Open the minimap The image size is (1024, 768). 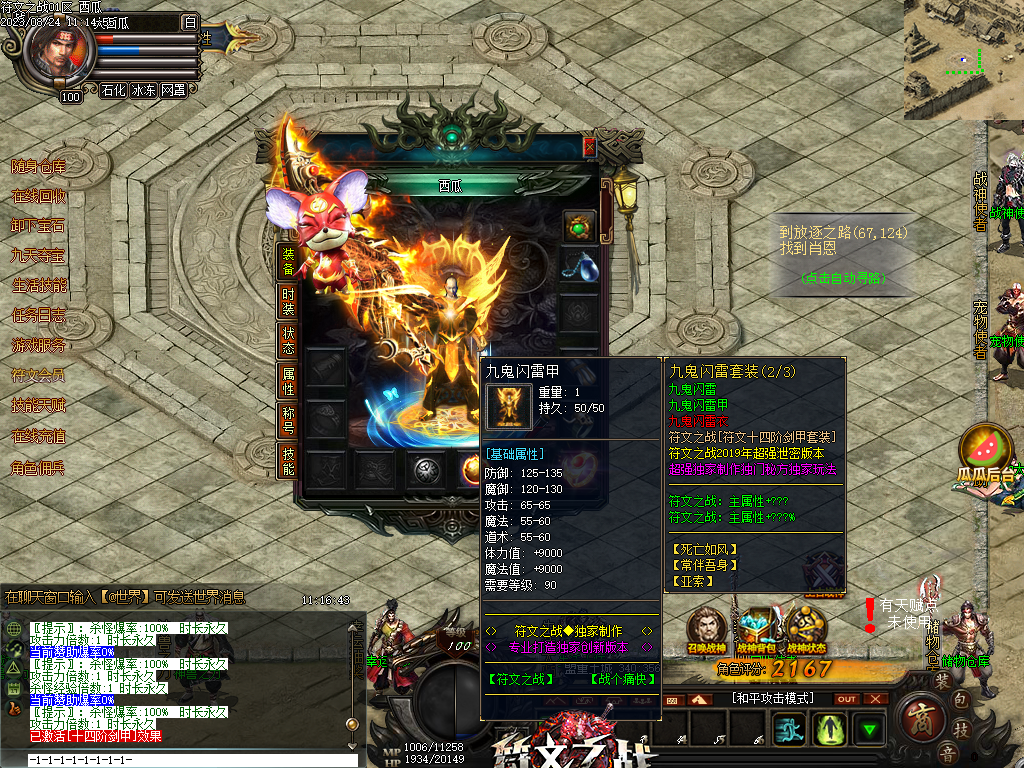[x=963, y=60]
